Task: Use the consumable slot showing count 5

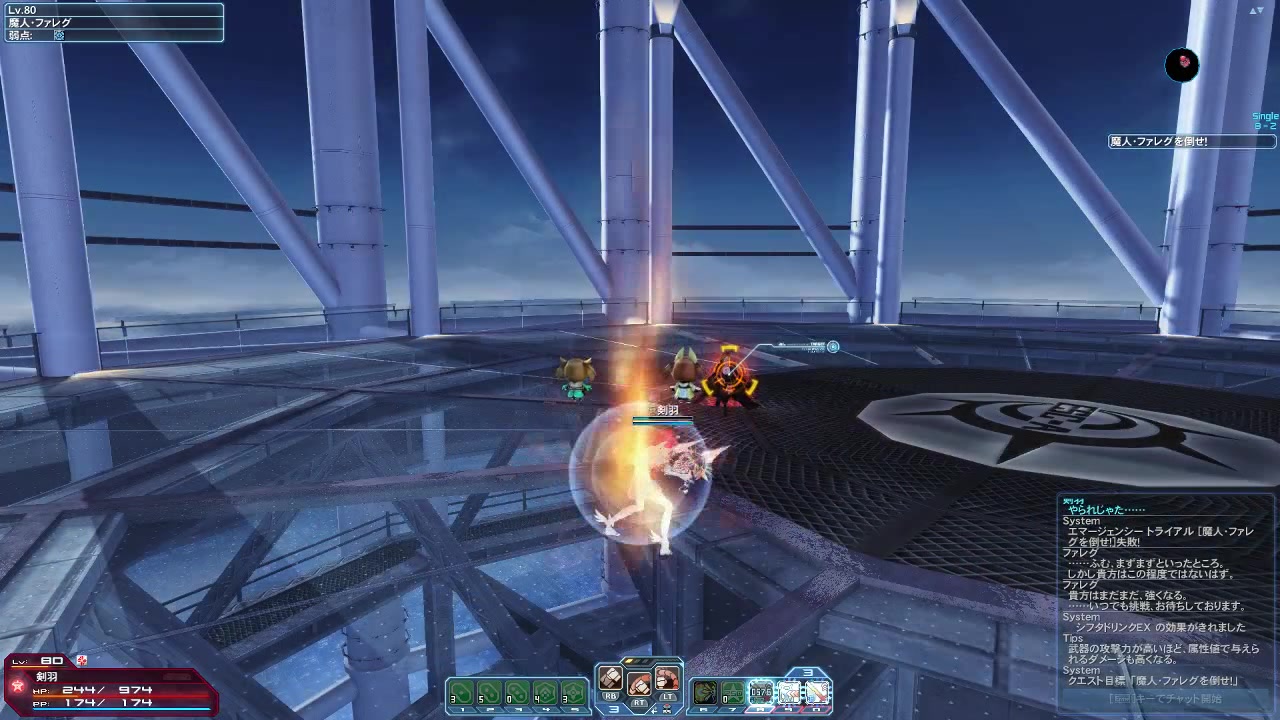Action: click(x=489, y=692)
